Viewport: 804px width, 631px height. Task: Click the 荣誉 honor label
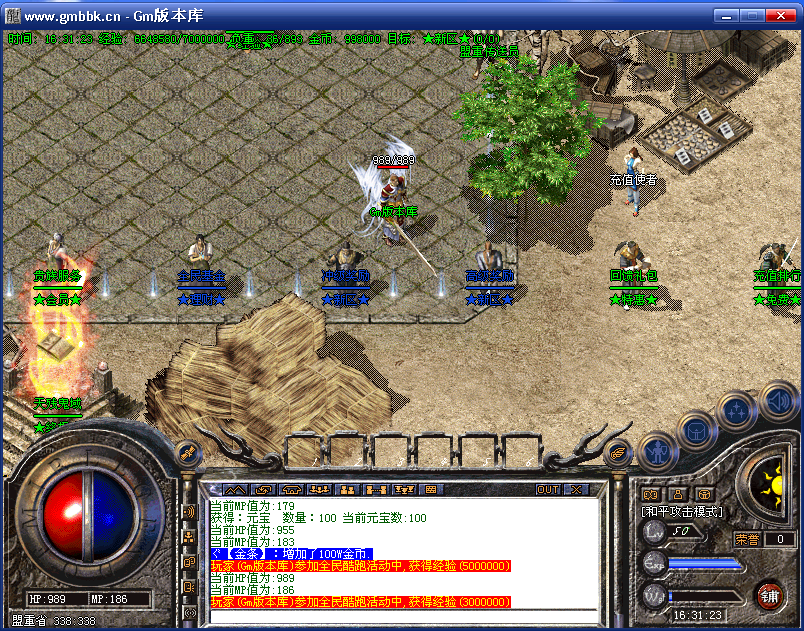(748, 539)
